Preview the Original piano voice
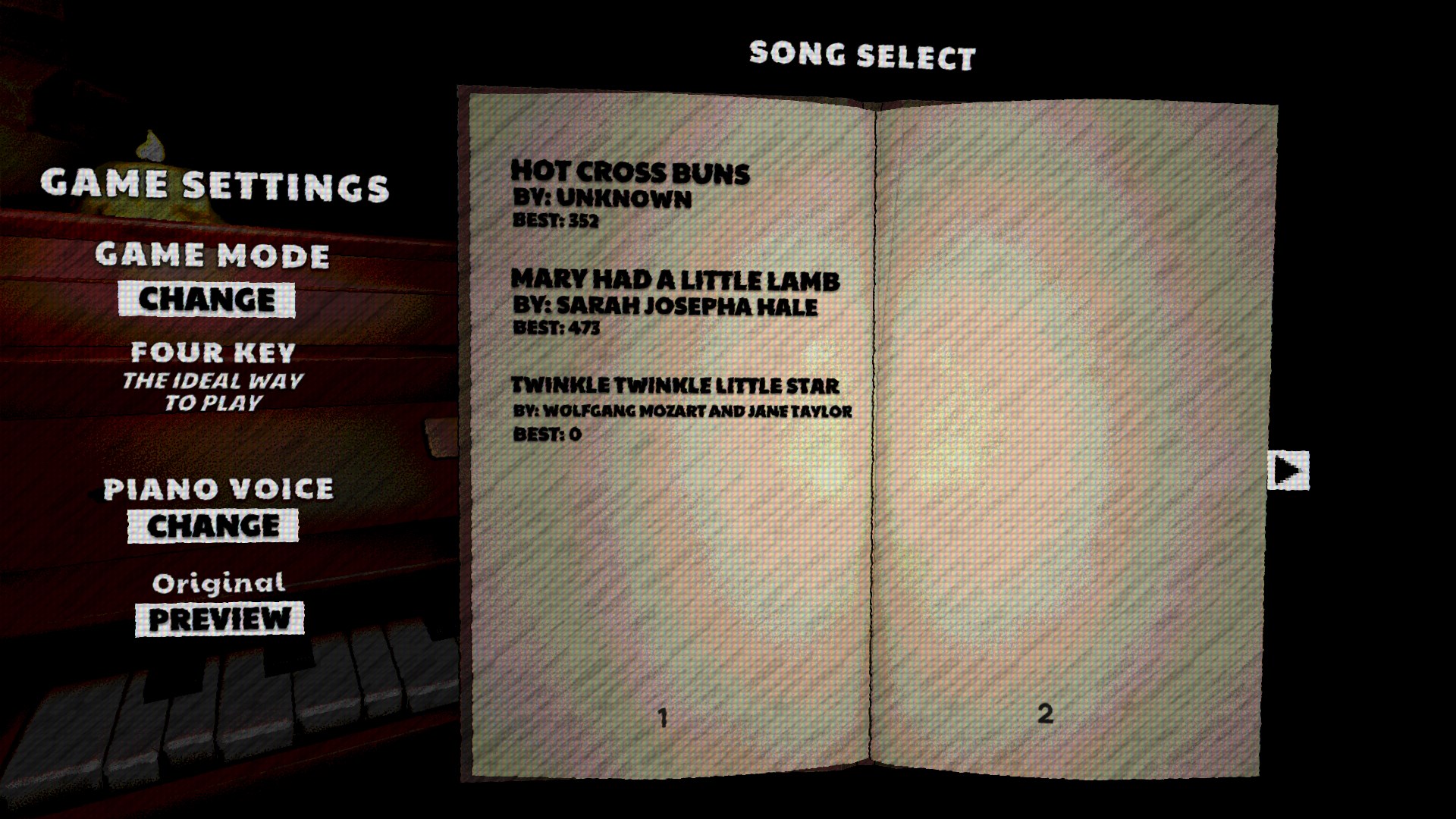The height and width of the screenshot is (819, 1456). (x=221, y=619)
